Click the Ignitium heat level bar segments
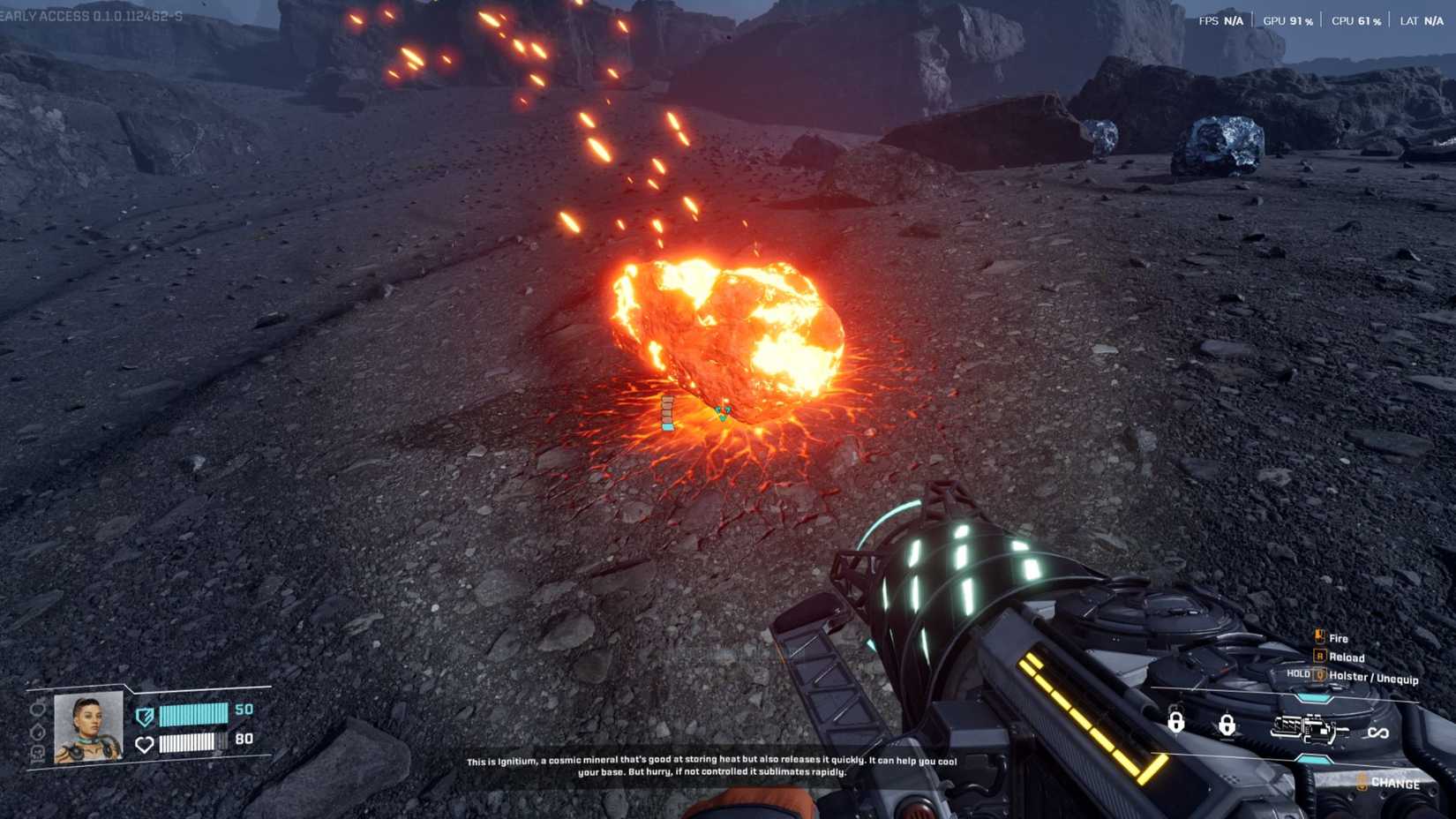Image resolution: width=1456 pixels, height=819 pixels. click(x=668, y=411)
